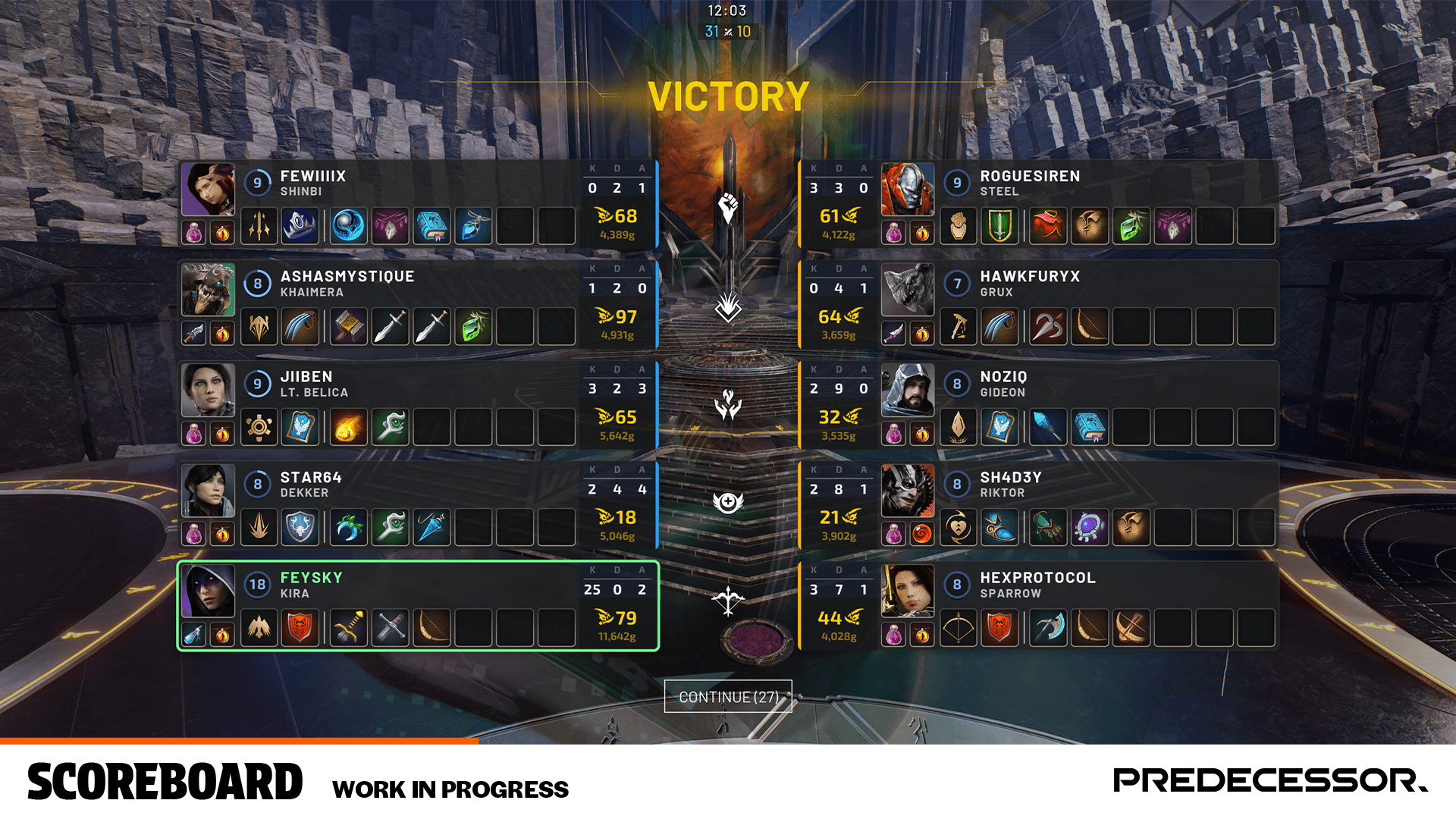1456x819 pixels.
Task: Click Noziq's blue spellbook item icon
Action: pyautogui.click(x=1090, y=426)
